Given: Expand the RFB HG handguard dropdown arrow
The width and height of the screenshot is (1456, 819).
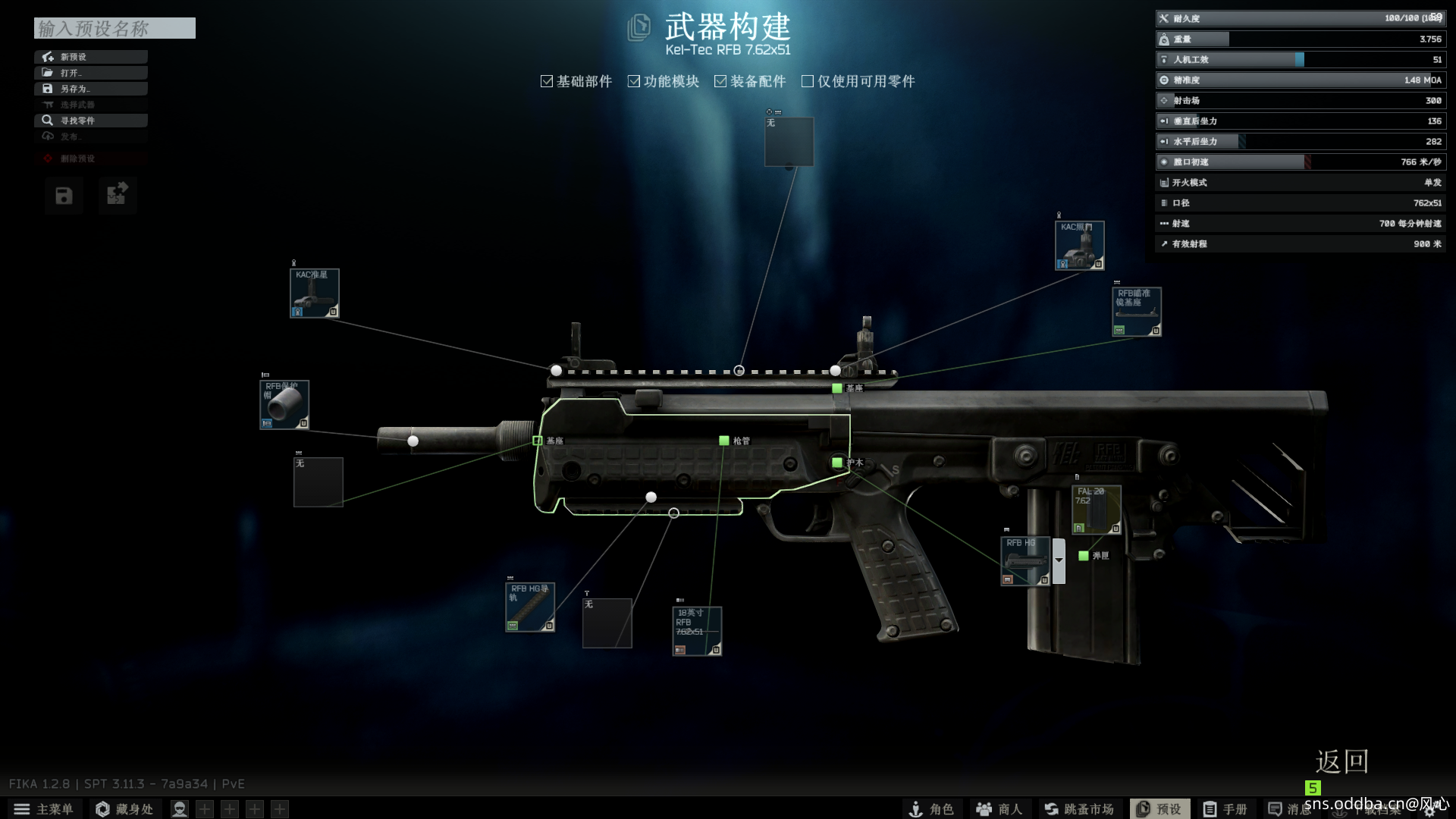Looking at the screenshot, I should click(x=1059, y=560).
